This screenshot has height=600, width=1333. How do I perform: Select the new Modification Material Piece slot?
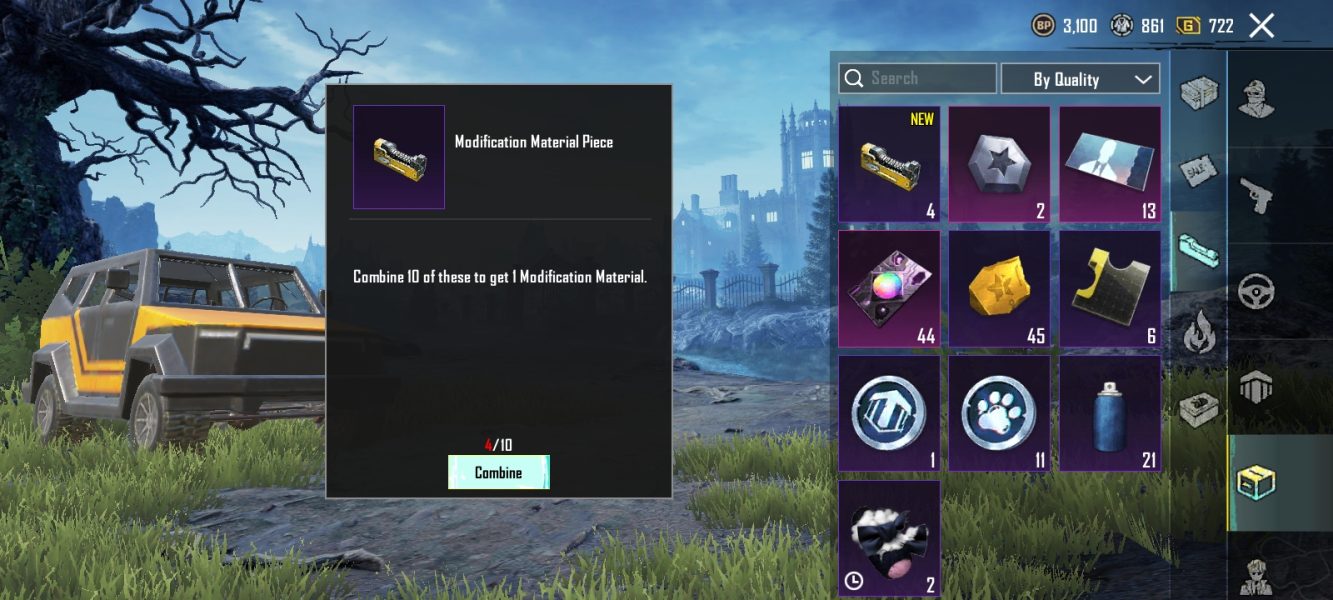click(889, 164)
